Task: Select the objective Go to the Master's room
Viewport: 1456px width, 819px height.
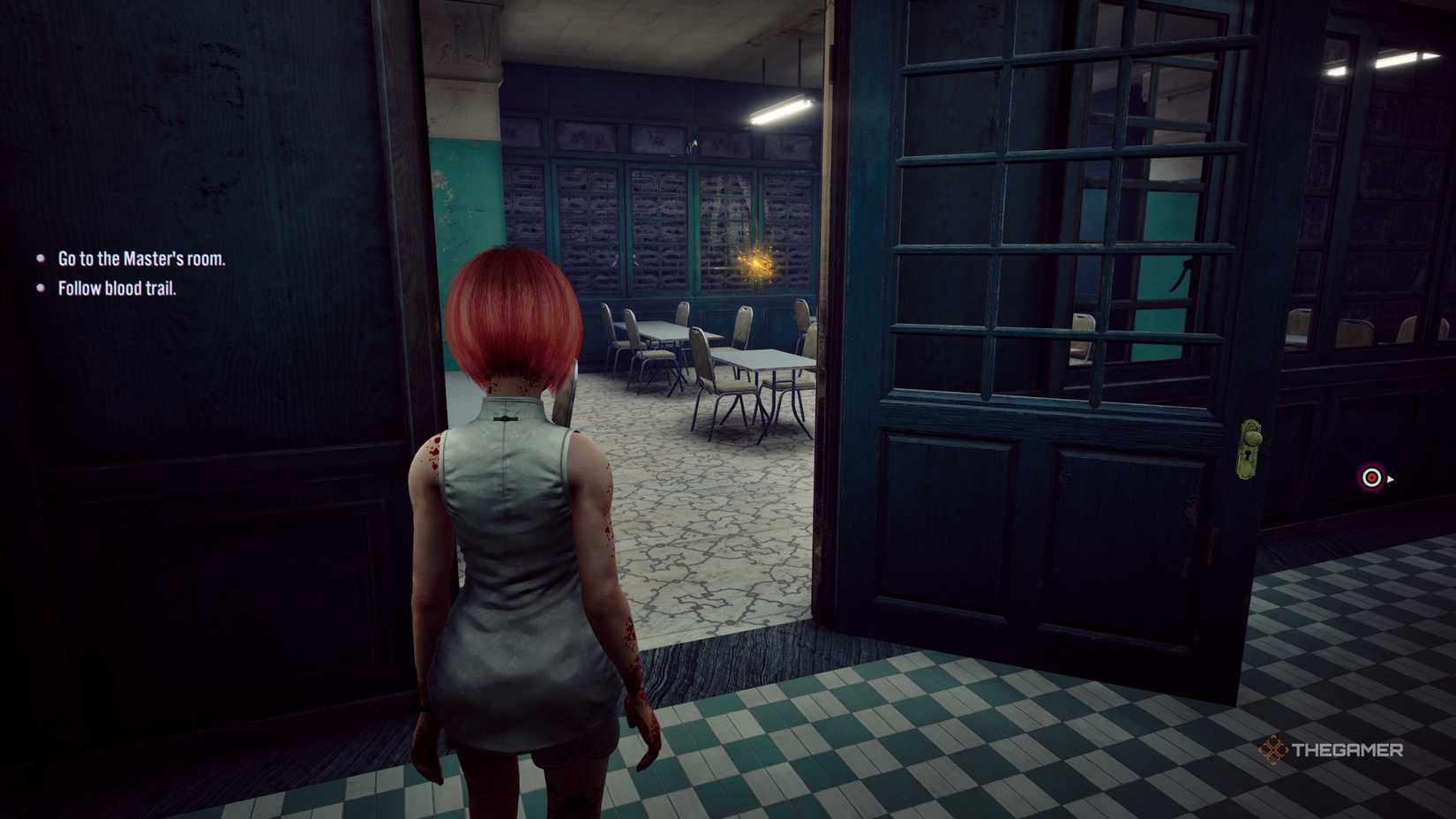Action: (x=141, y=259)
